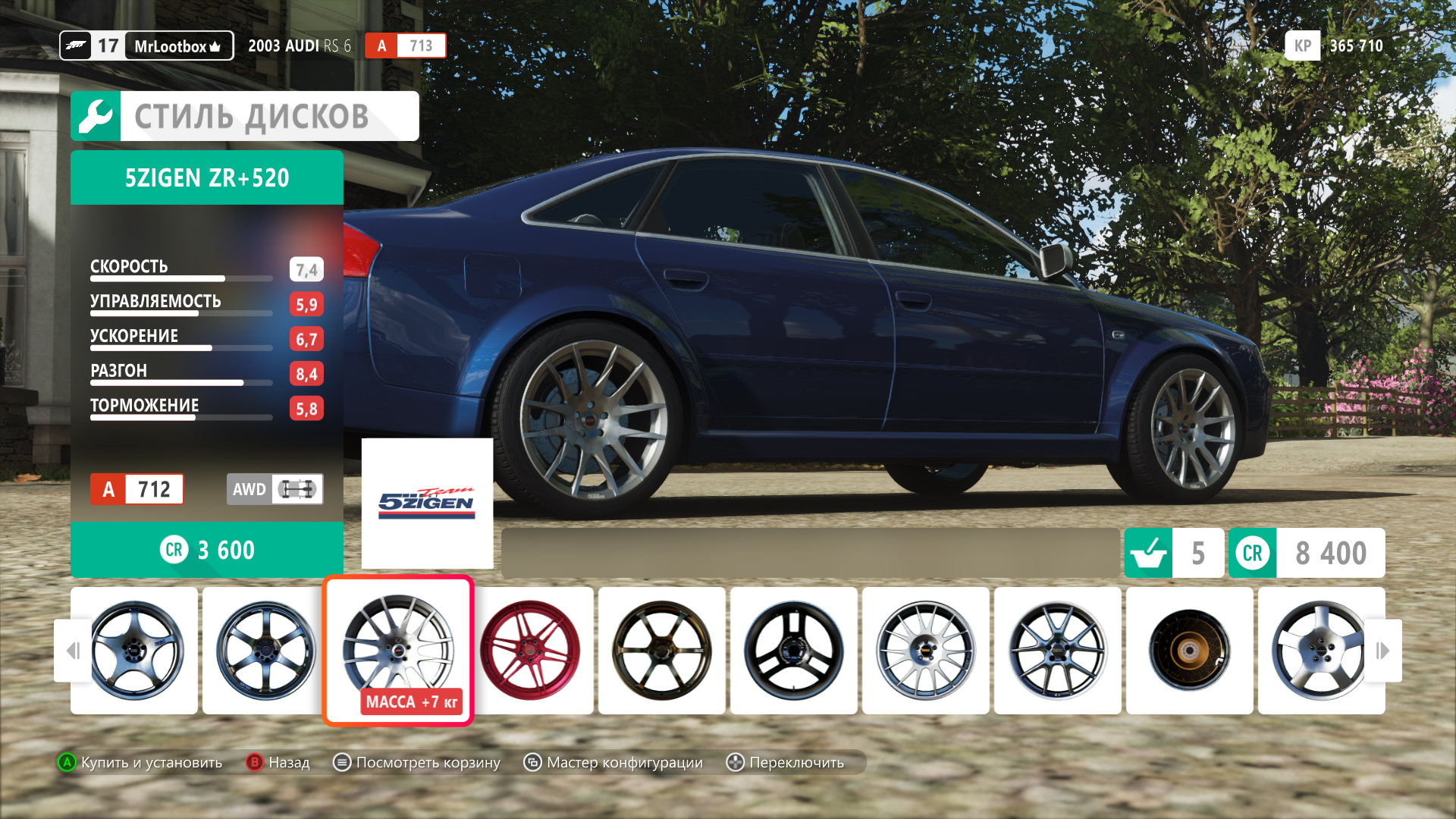Select the black and gold deep-dish wheel
The image size is (1456, 819).
1189,650
